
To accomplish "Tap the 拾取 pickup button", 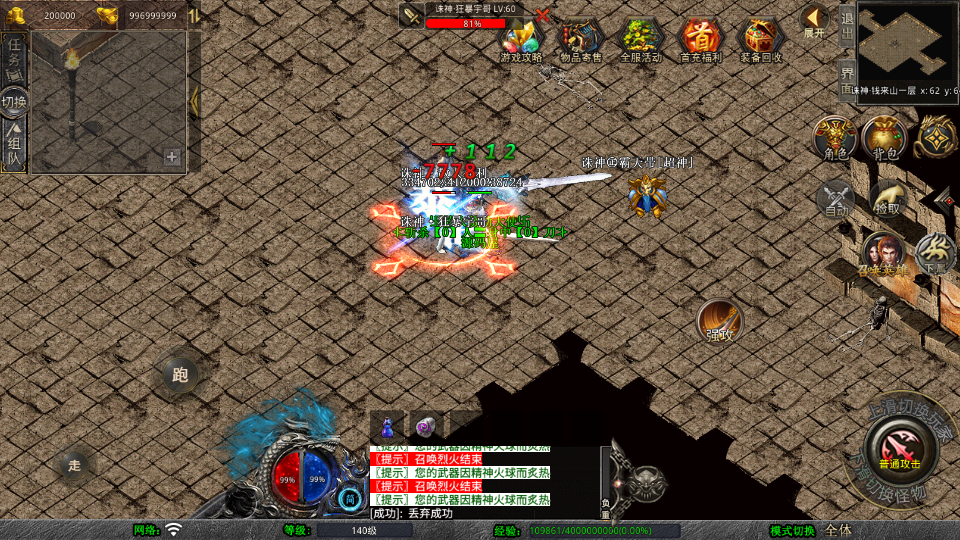I will click(886, 198).
